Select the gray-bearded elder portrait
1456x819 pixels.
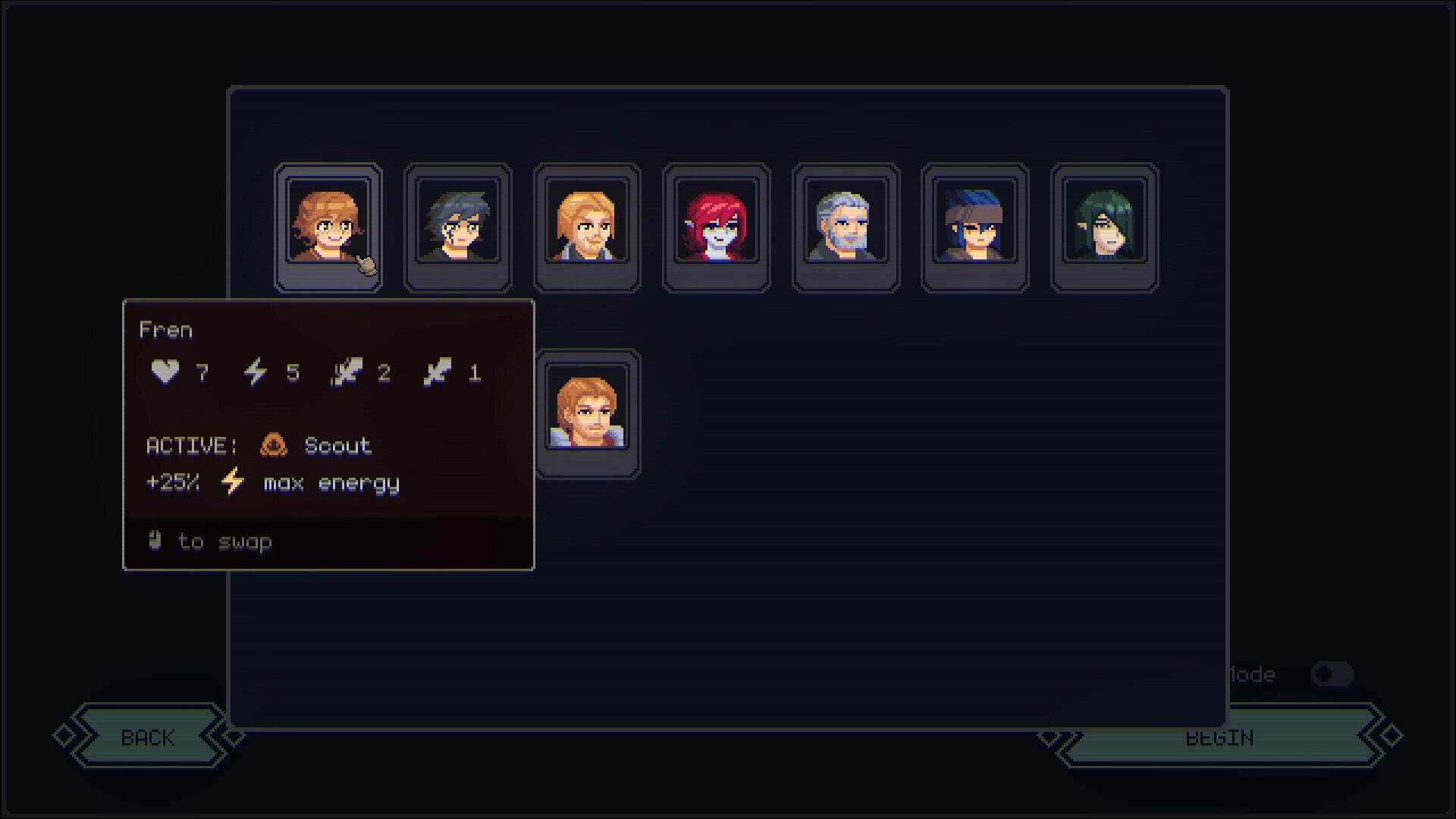pos(845,227)
